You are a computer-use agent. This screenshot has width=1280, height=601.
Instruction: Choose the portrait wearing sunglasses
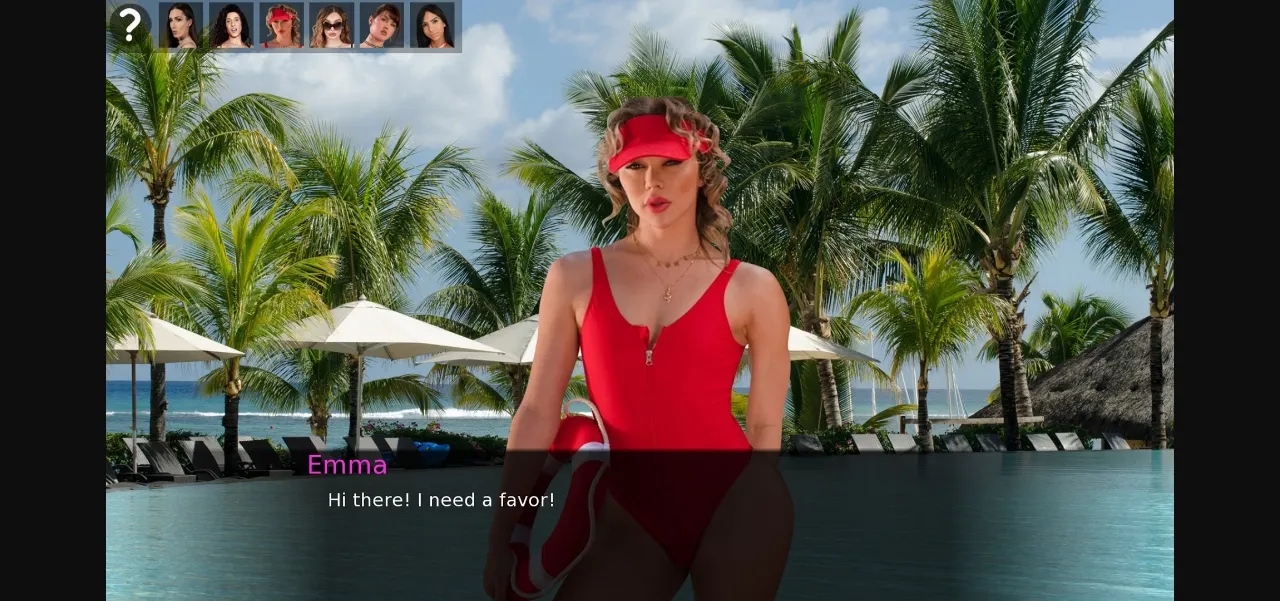[x=331, y=25]
